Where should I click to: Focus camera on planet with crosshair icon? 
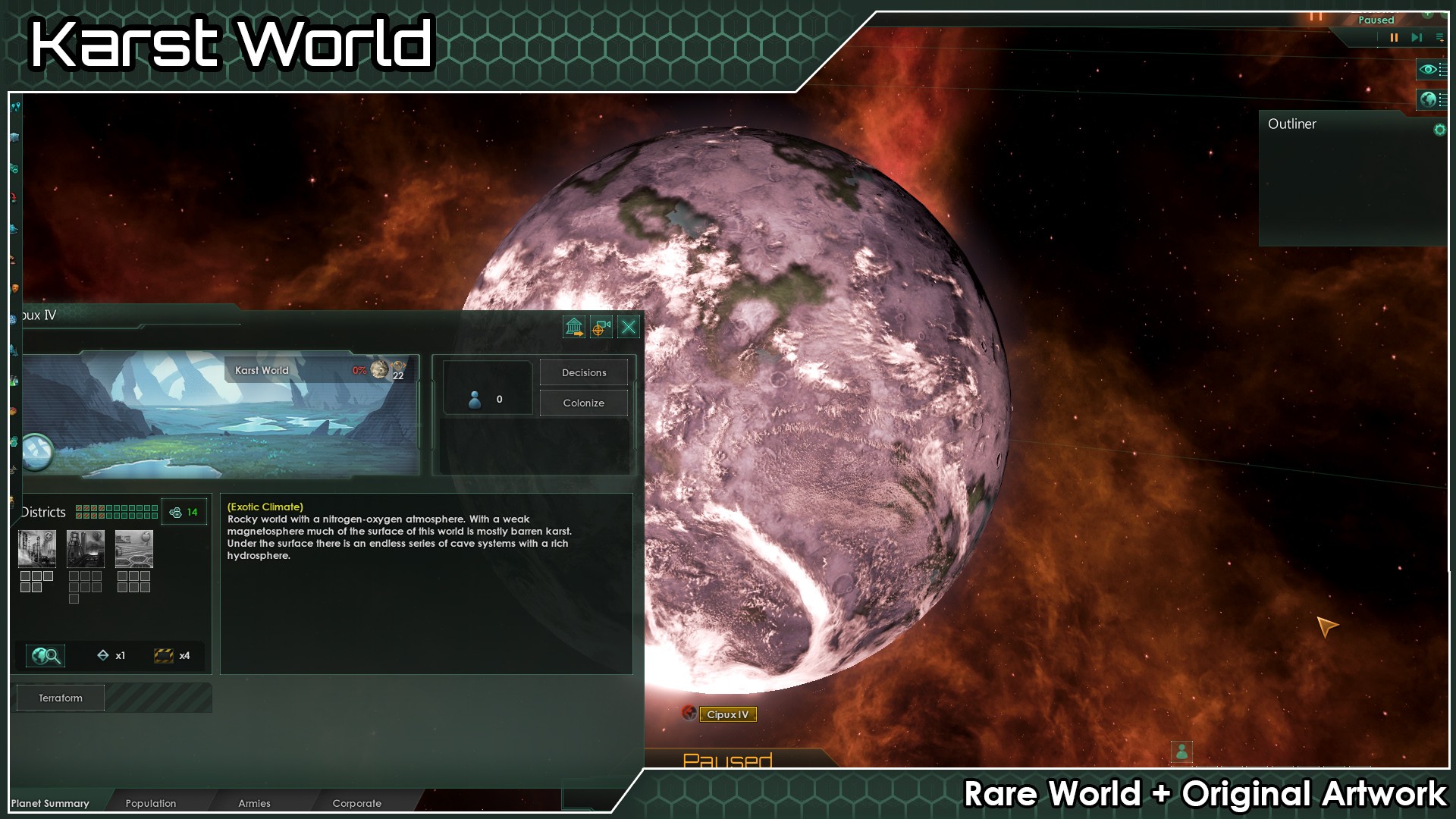[601, 327]
